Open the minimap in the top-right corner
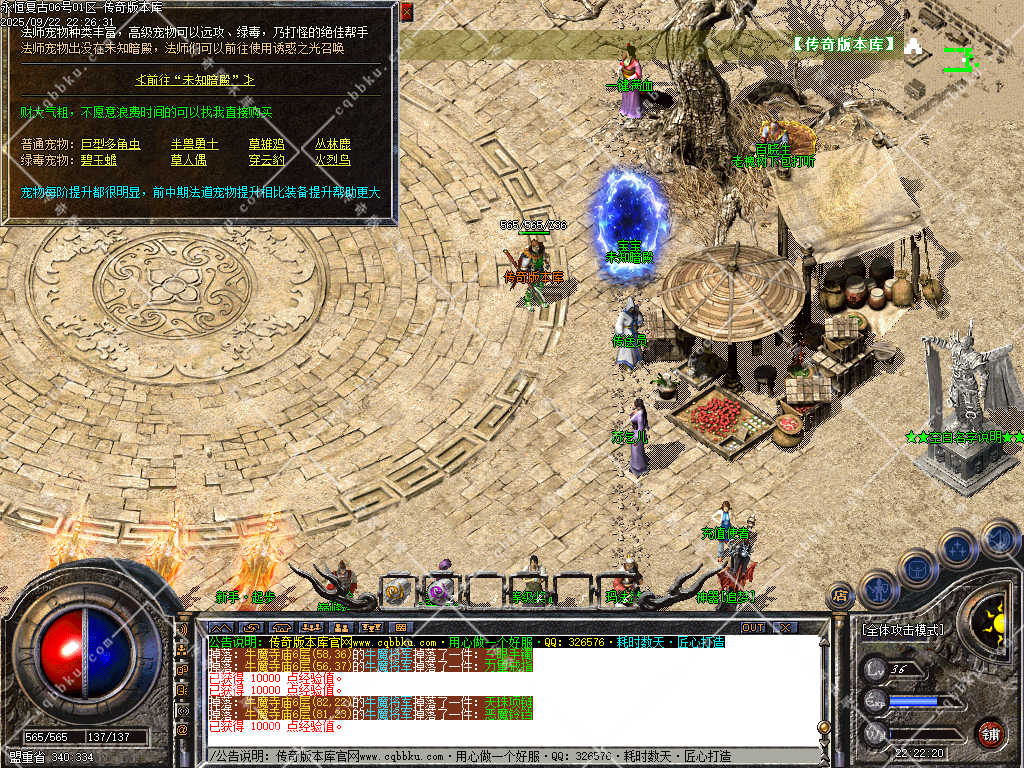The height and width of the screenshot is (768, 1024). pos(960,58)
